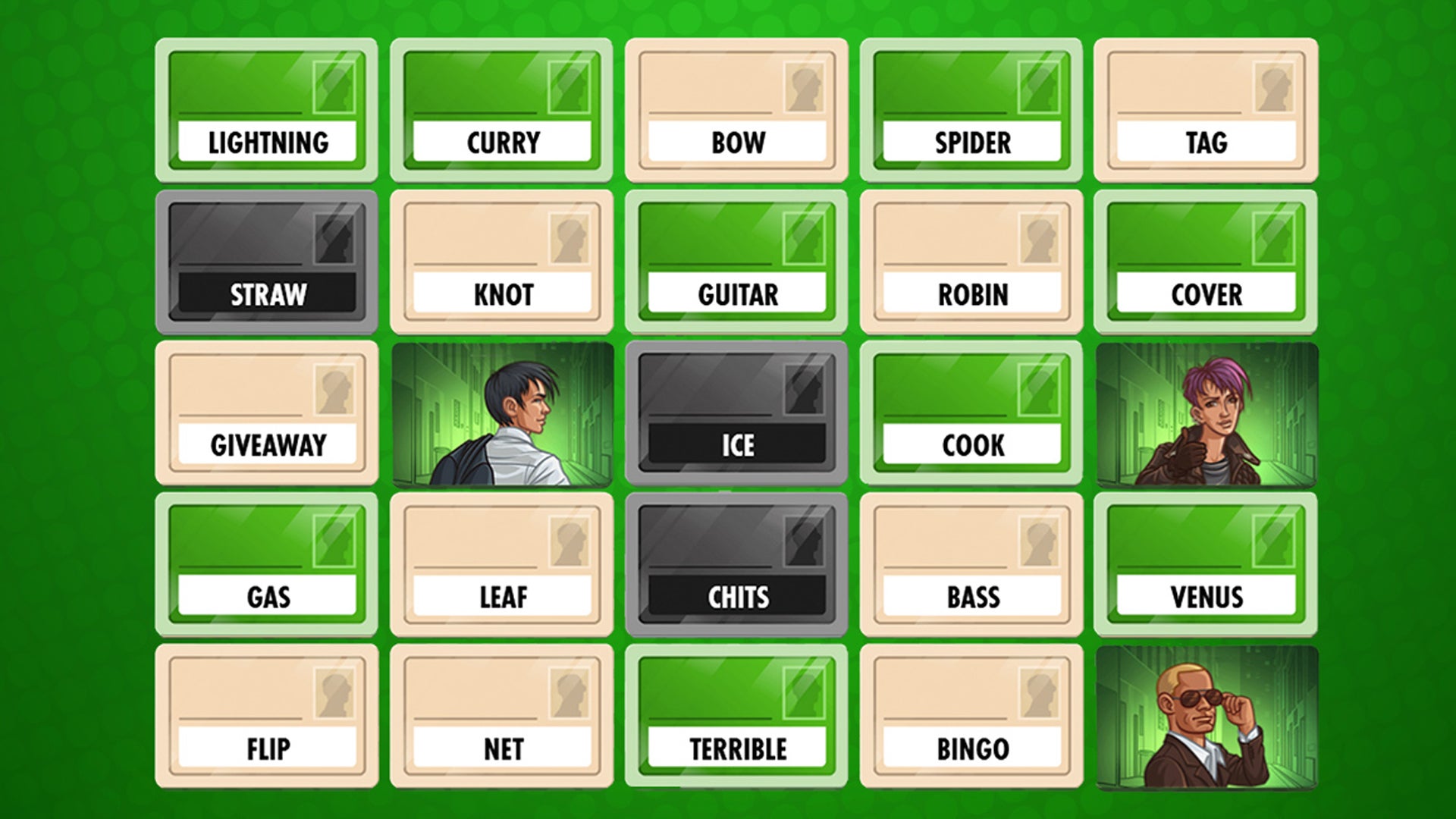Reveal the BINGO card
This screenshot has width=1456, height=819.
click(x=972, y=717)
